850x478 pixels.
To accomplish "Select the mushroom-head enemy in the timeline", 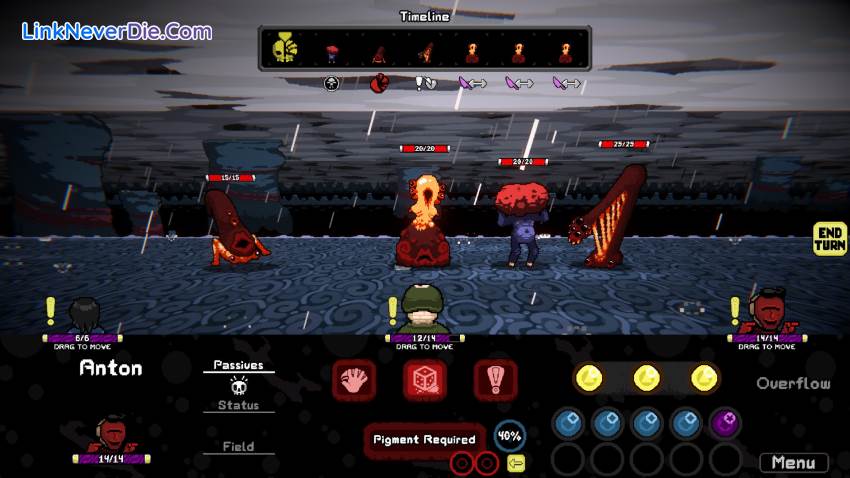I will point(332,49).
